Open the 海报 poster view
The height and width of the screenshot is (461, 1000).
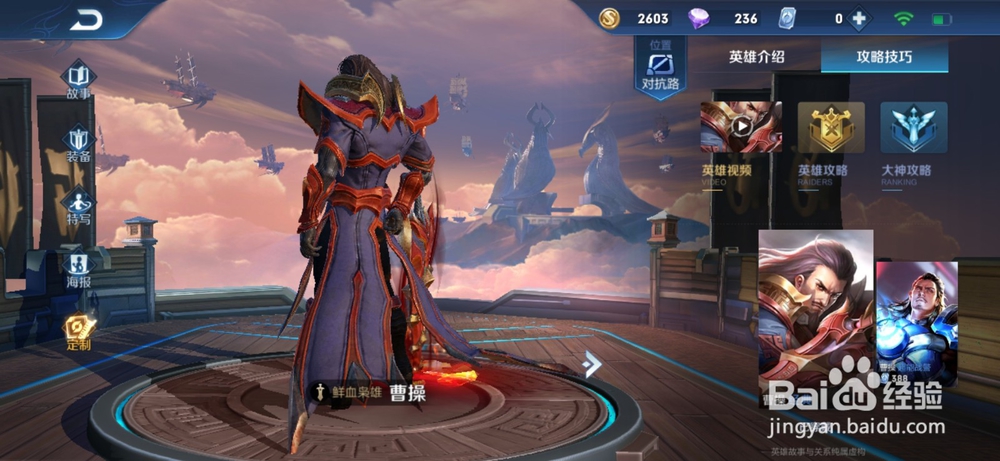pos(79,268)
